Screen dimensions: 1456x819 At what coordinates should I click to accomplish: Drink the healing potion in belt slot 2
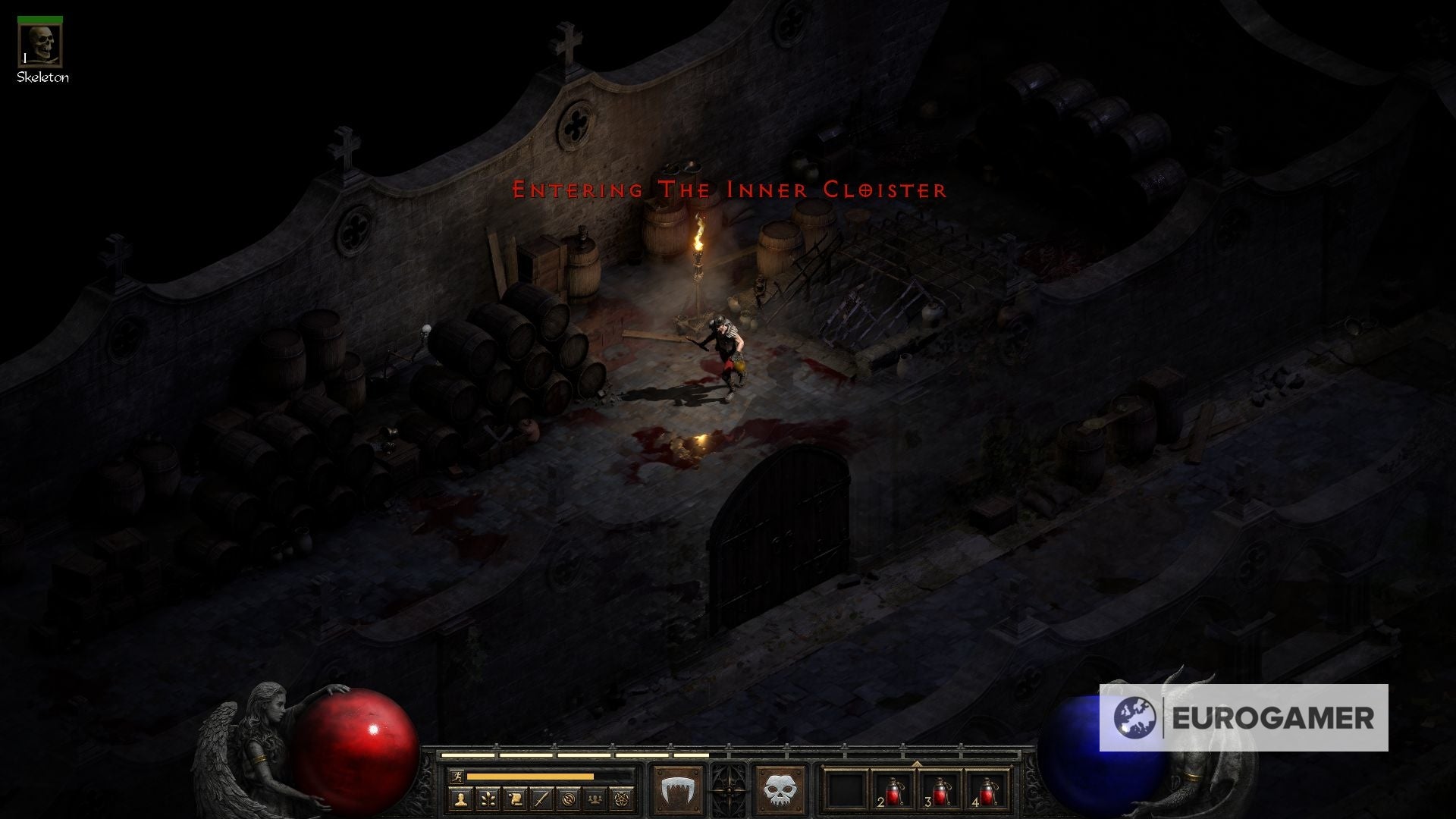(x=895, y=792)
